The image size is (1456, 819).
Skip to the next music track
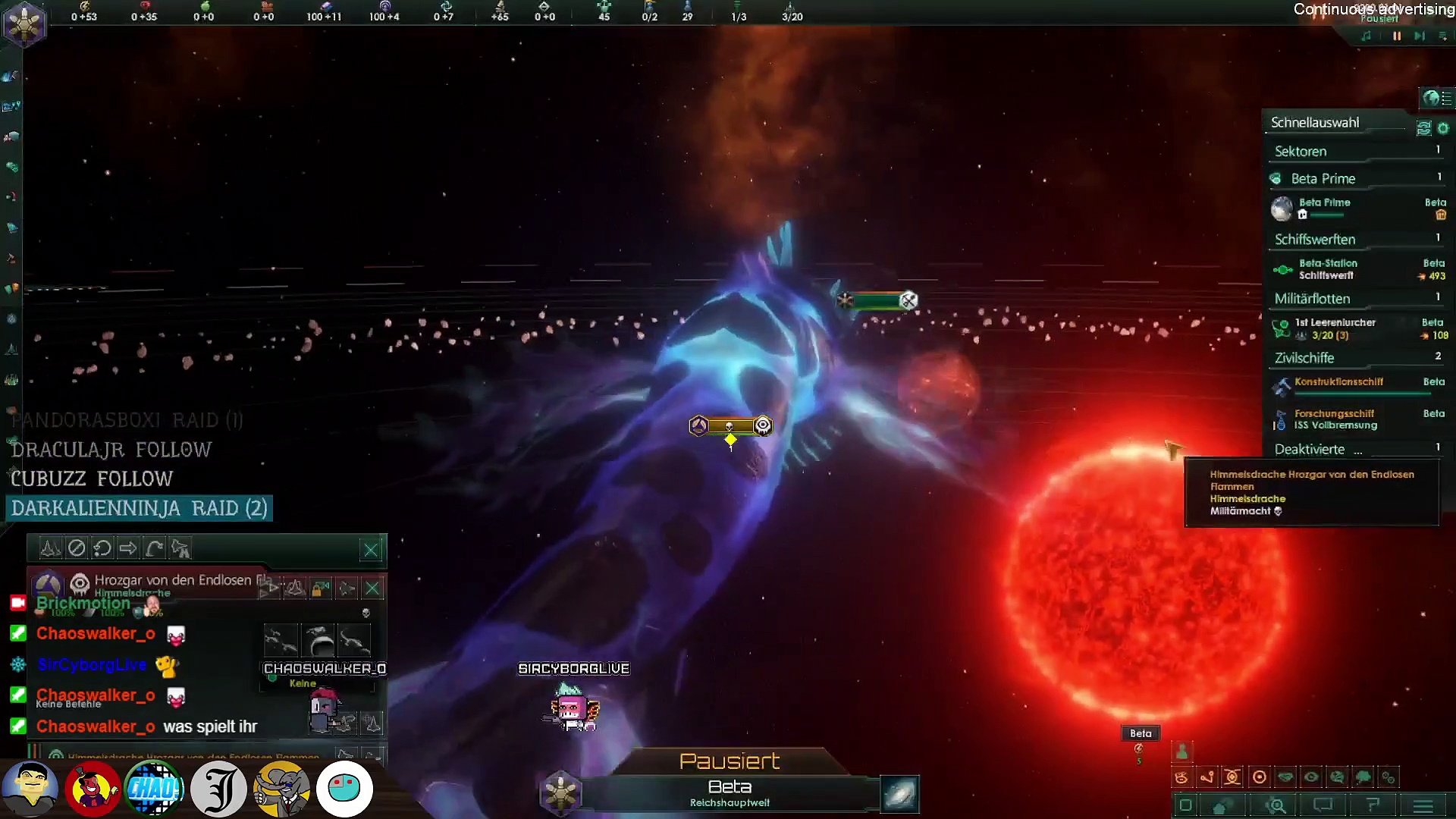1419,36
